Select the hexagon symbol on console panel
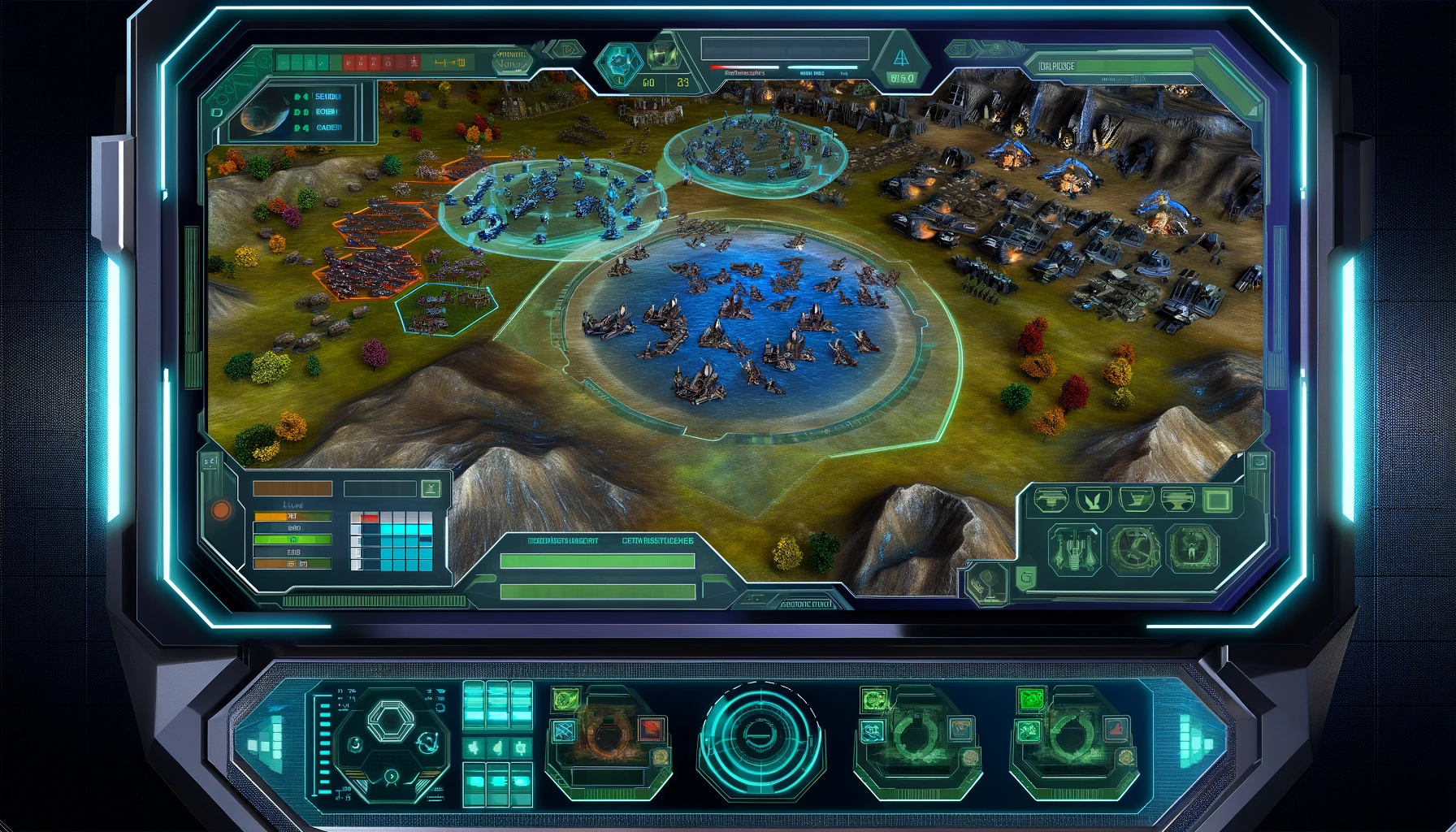Viewport: 1456px width, 832px height. [x=391, y=720]
